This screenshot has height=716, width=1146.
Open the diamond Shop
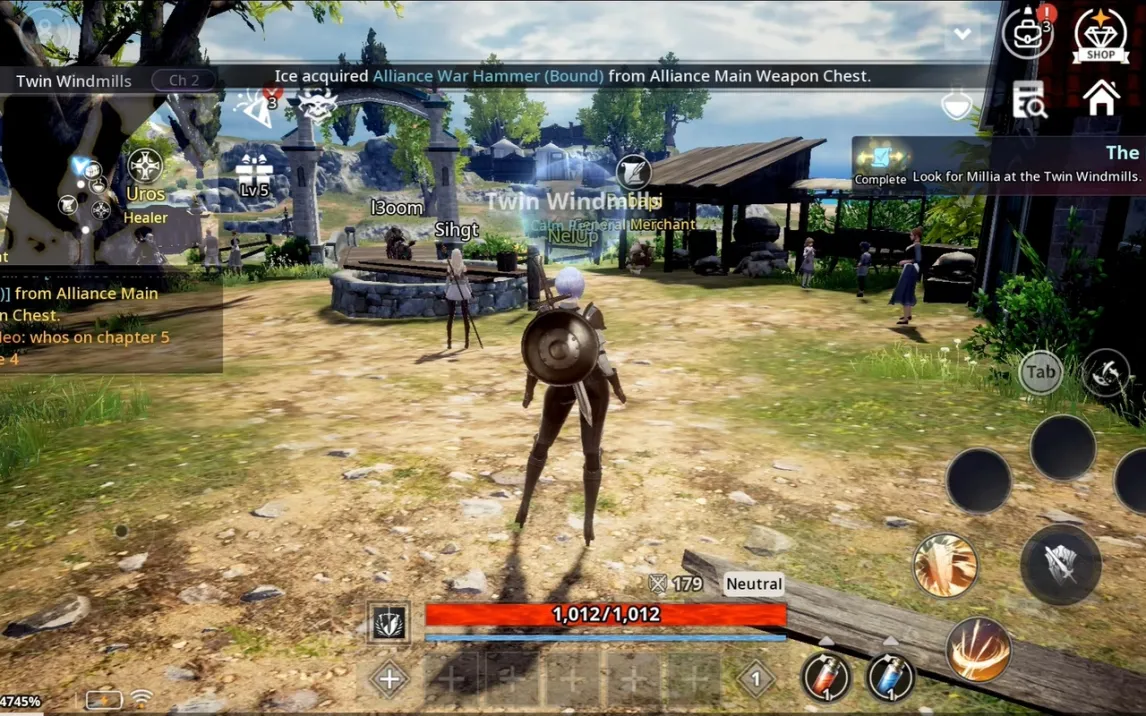(x=1100, y=35)
